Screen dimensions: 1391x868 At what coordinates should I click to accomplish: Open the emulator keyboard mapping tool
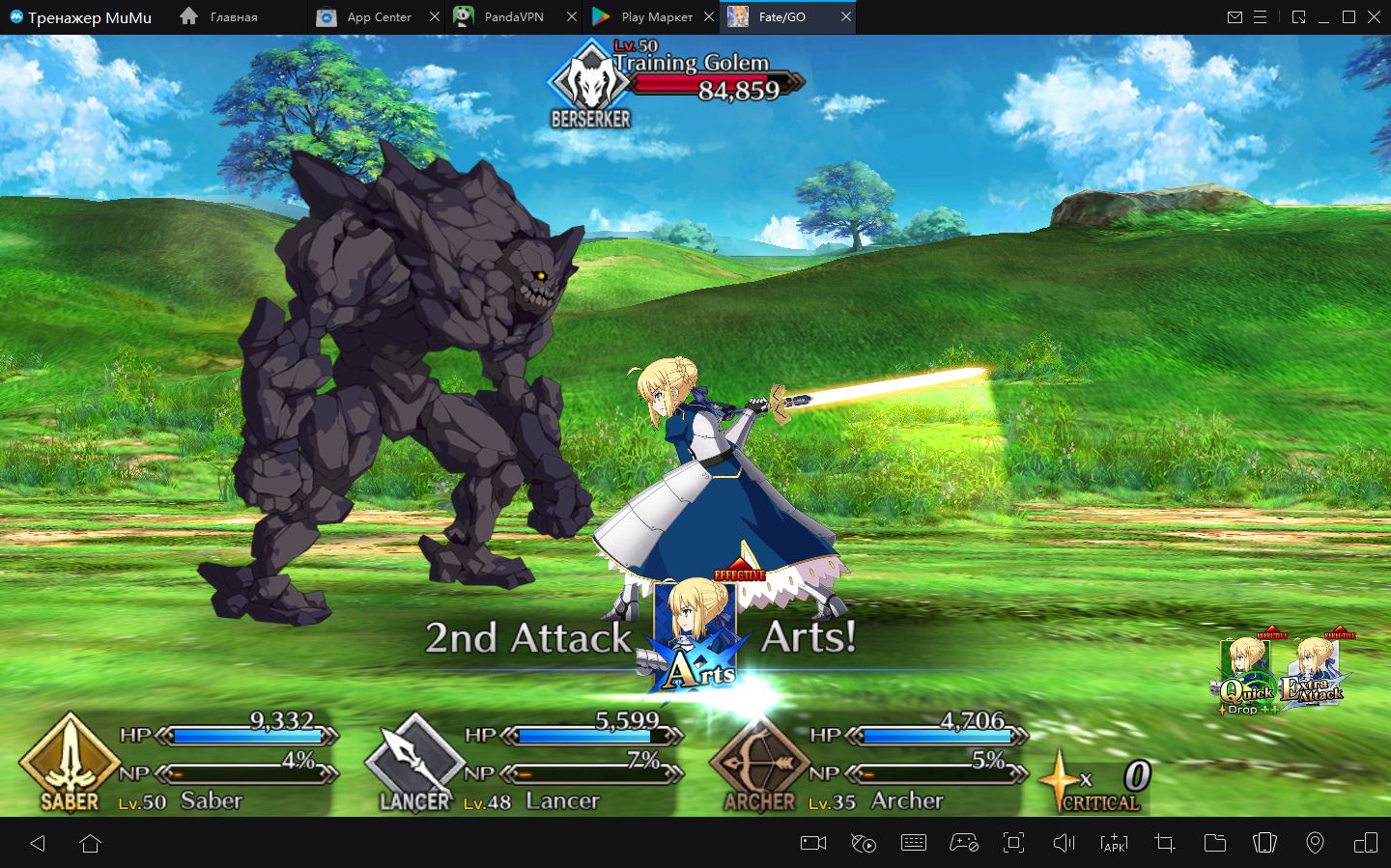914,844
